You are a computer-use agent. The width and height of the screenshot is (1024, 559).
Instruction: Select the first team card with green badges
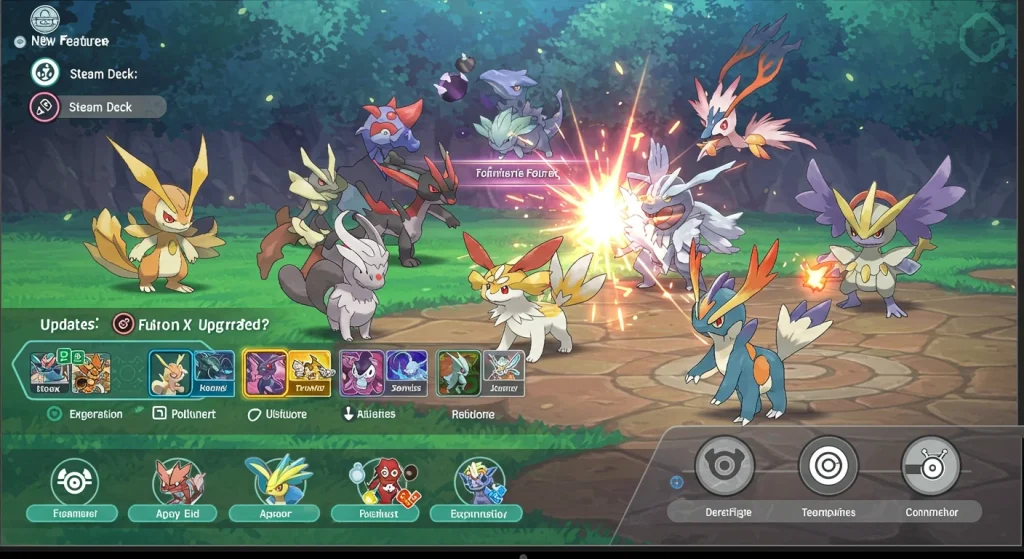click(x=69, y=371)
